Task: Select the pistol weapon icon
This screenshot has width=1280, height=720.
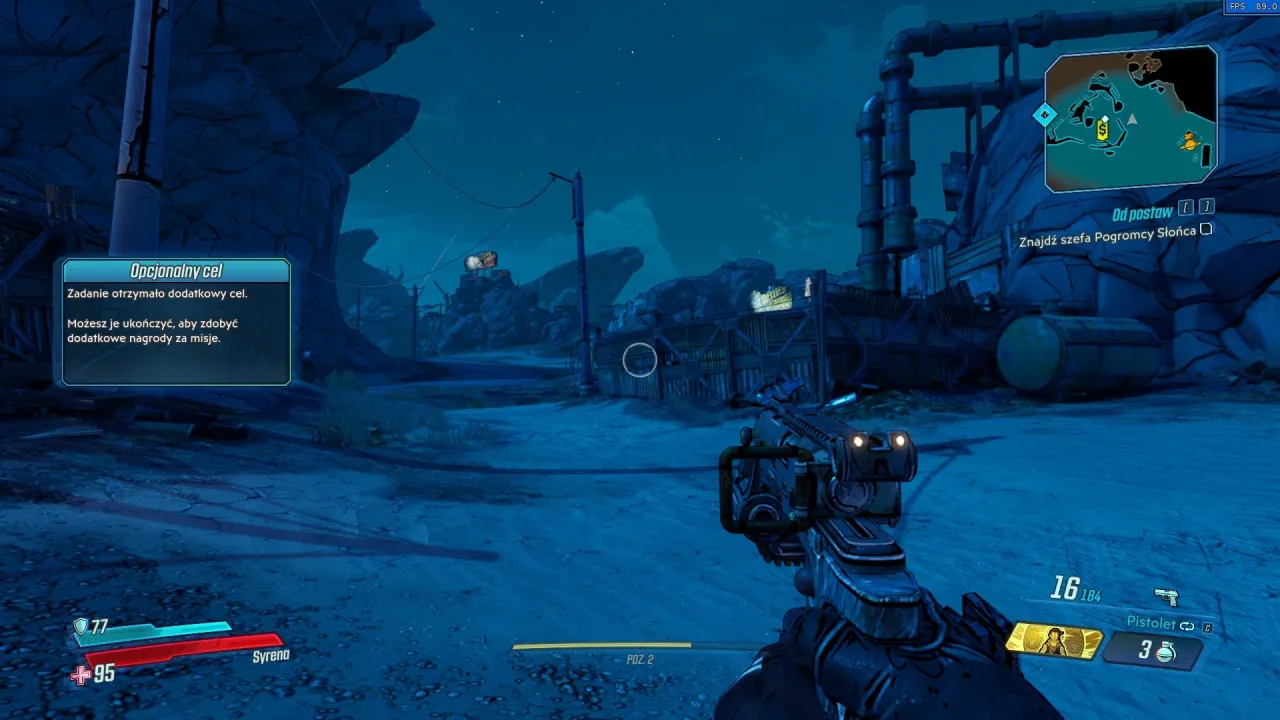Action: click(1166, 597)
